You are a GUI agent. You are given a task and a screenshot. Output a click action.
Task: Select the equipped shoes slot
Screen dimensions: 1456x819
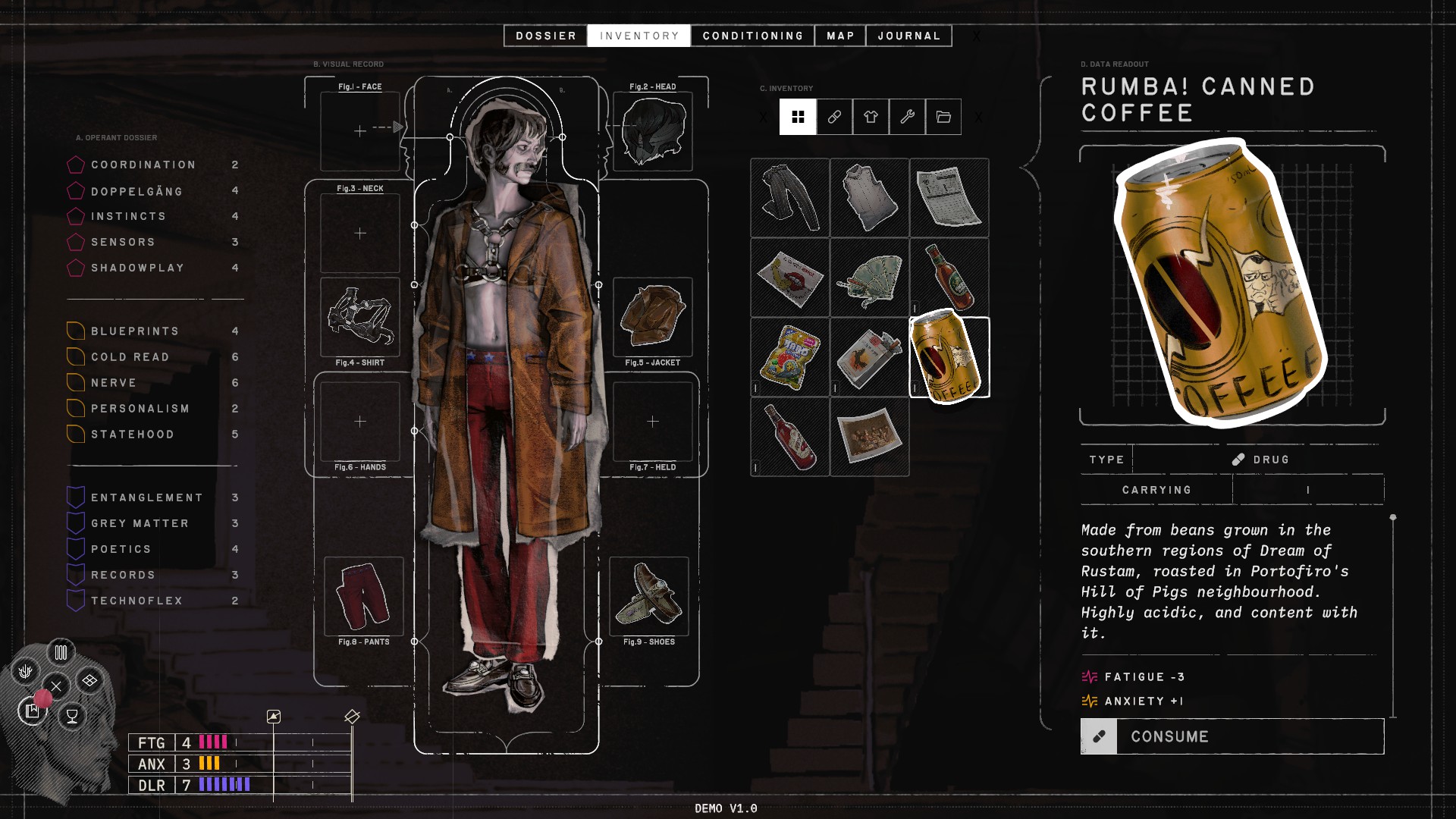pos(649,596)
